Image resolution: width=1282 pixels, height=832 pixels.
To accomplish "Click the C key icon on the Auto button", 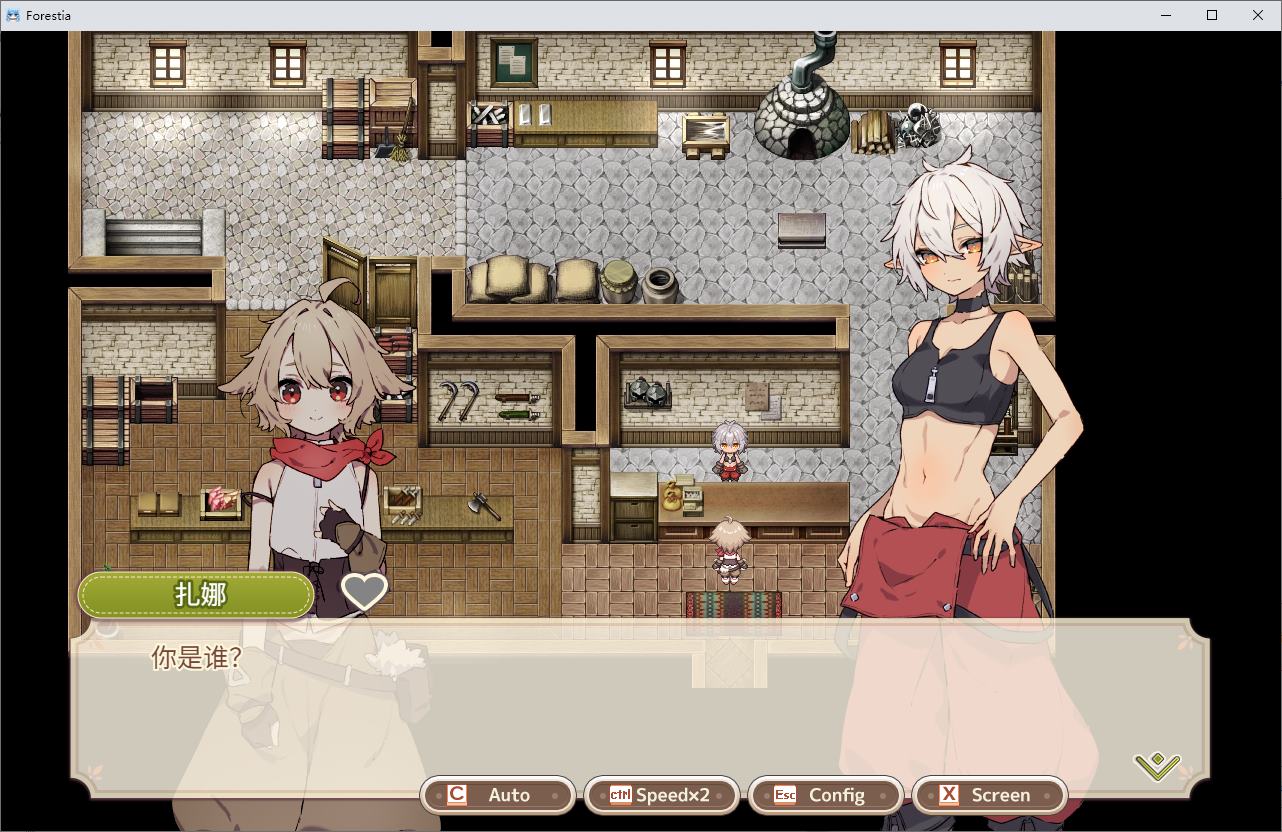I will (x=456, y=795).
